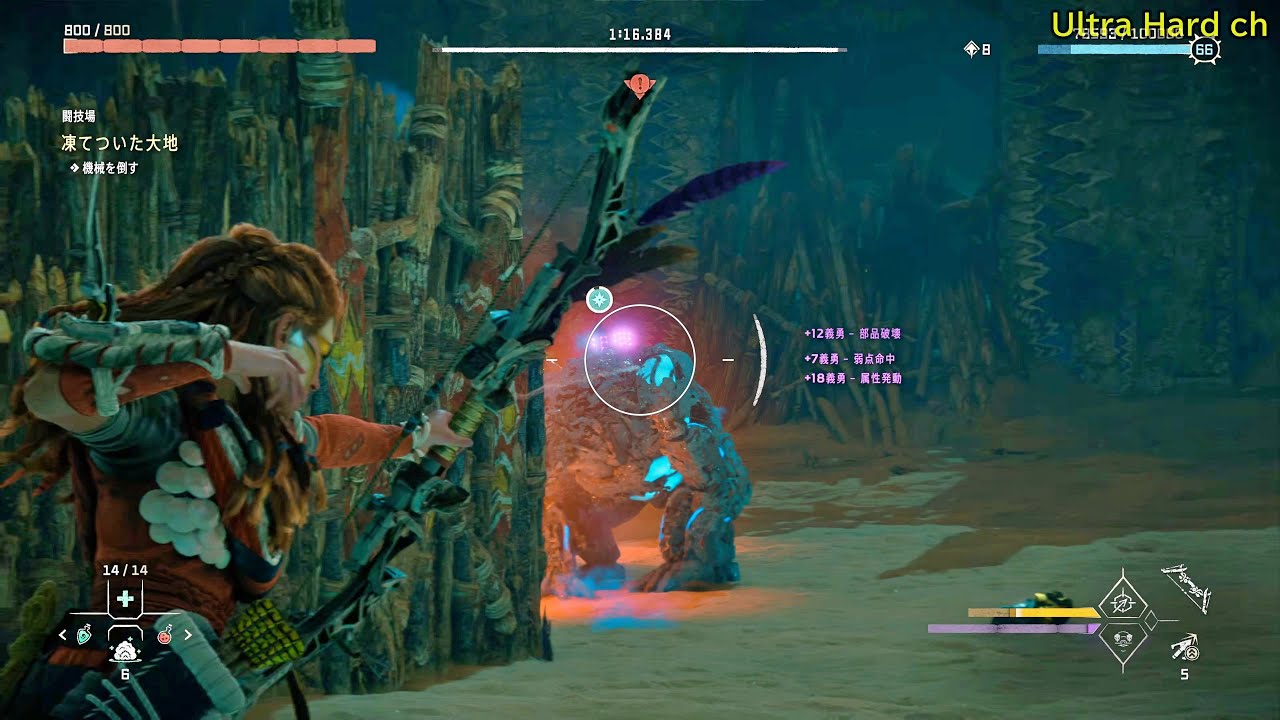Select the red berry pouch icon
The height and width of the screenshot is (720, 1280).
pyautogui.click(x=165, y=636)
